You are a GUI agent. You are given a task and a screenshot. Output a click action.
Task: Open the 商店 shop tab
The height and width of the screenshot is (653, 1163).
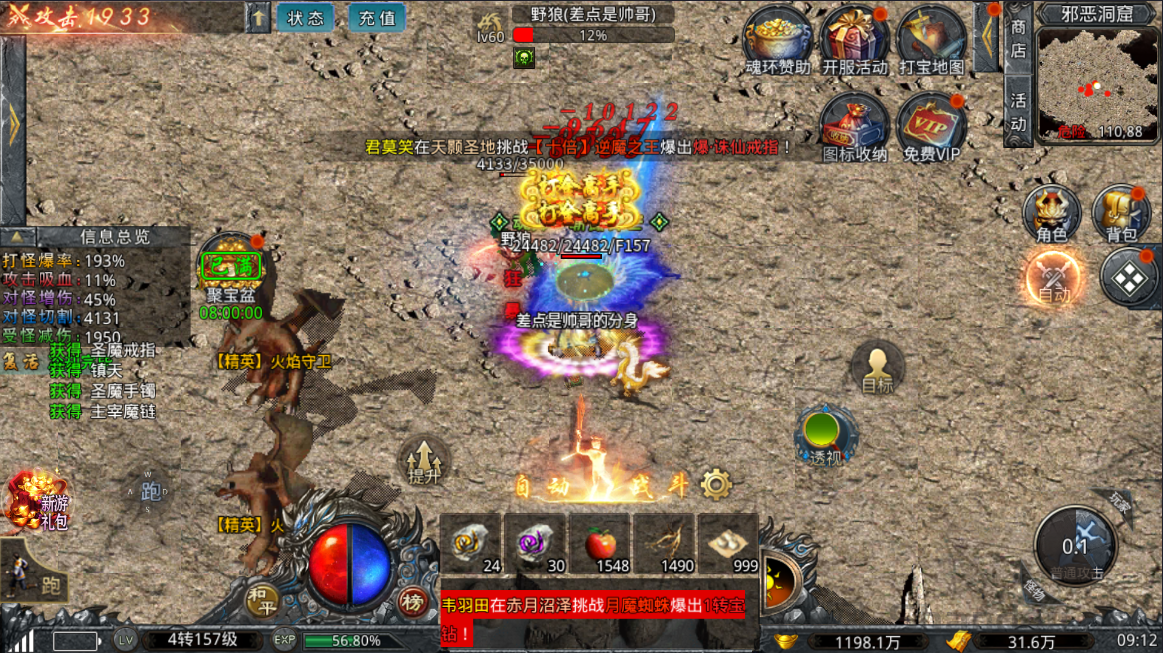coord(1018,37)
